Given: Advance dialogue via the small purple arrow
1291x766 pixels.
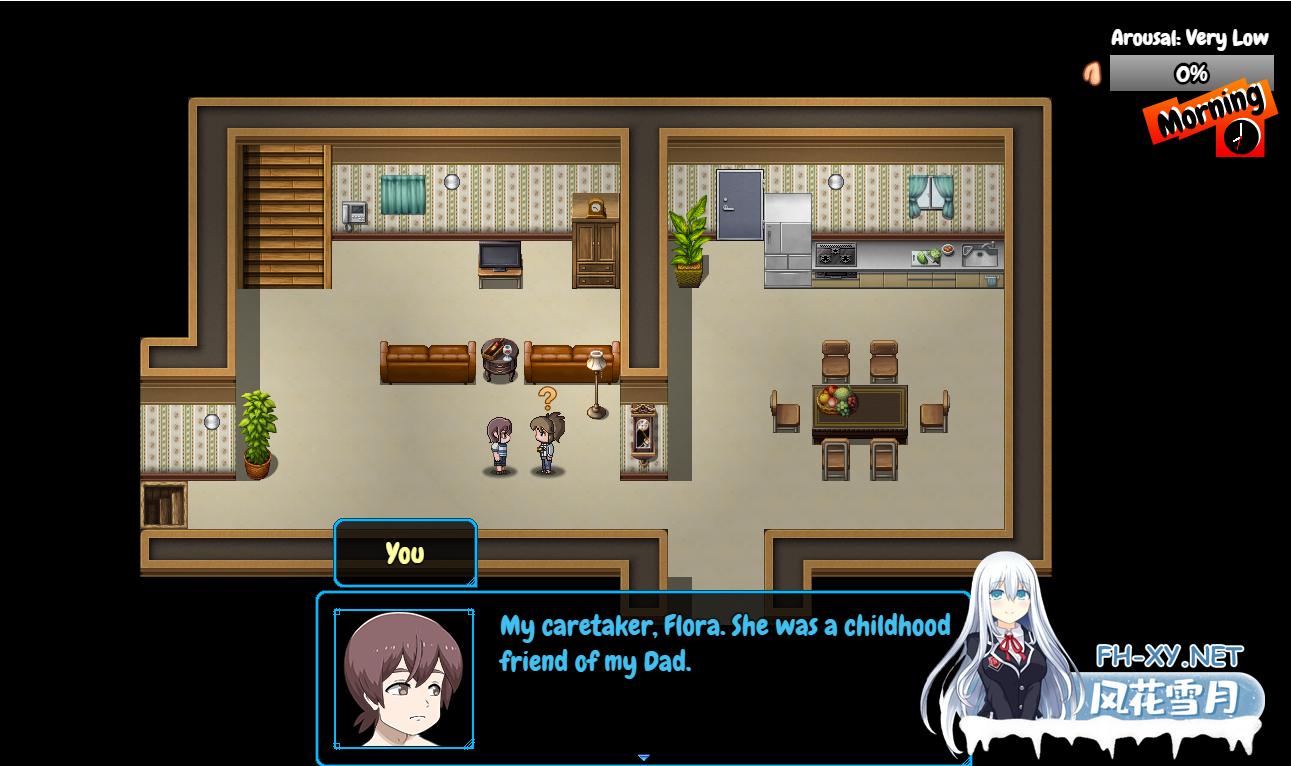Looking at the screenshot, I should click(644, 757).
